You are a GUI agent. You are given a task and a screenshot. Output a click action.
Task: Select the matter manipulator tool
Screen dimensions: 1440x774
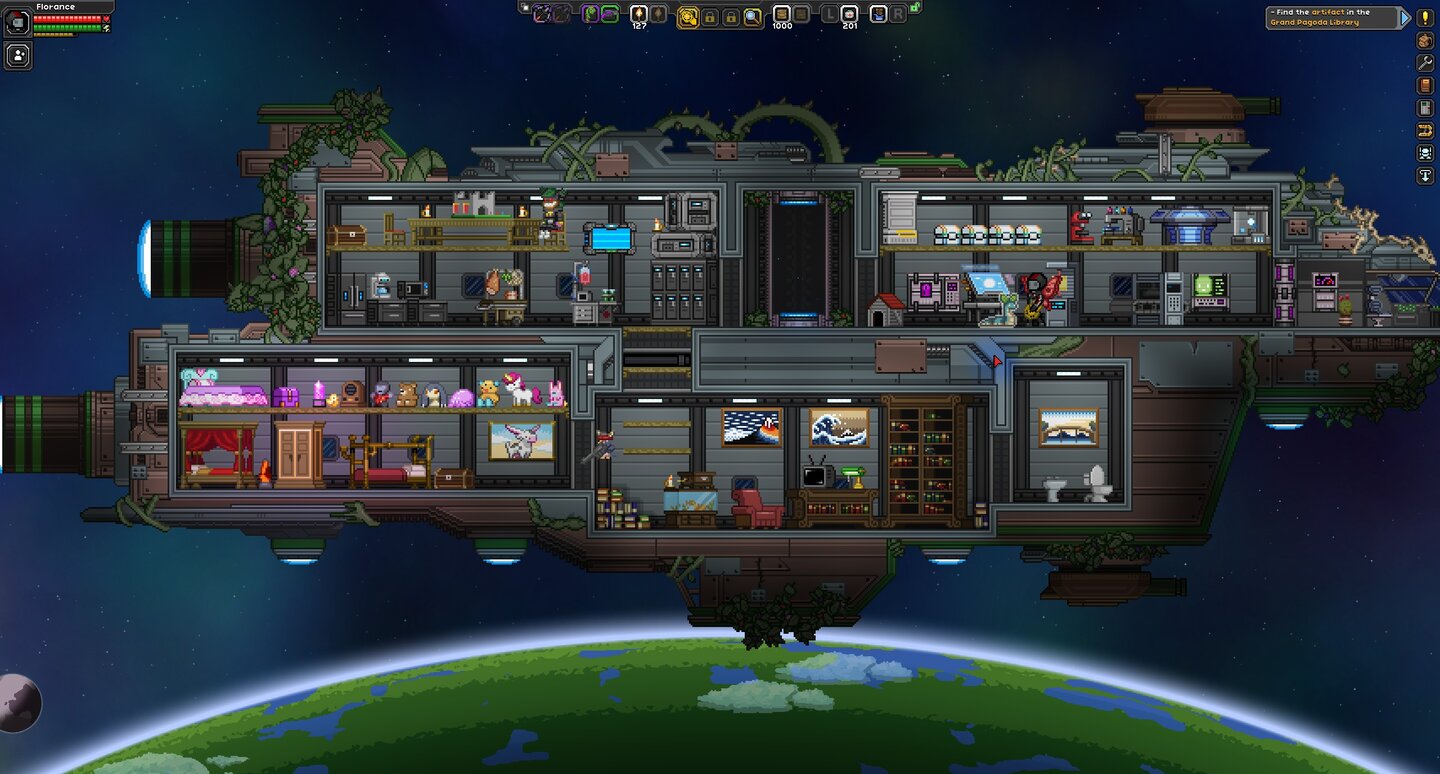click(x=688, y=16)
